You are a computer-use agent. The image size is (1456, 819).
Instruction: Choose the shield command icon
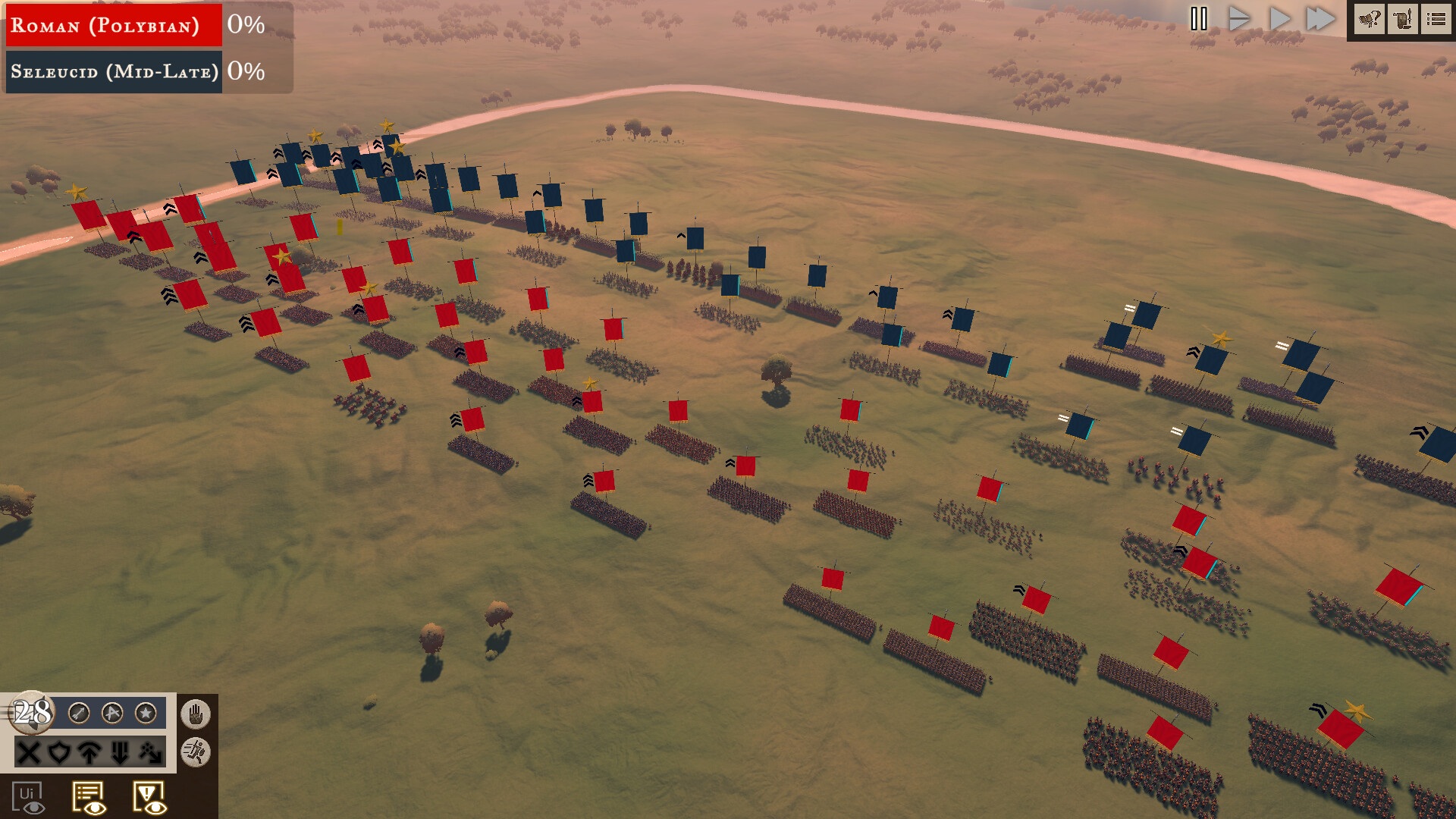(59, 752)
